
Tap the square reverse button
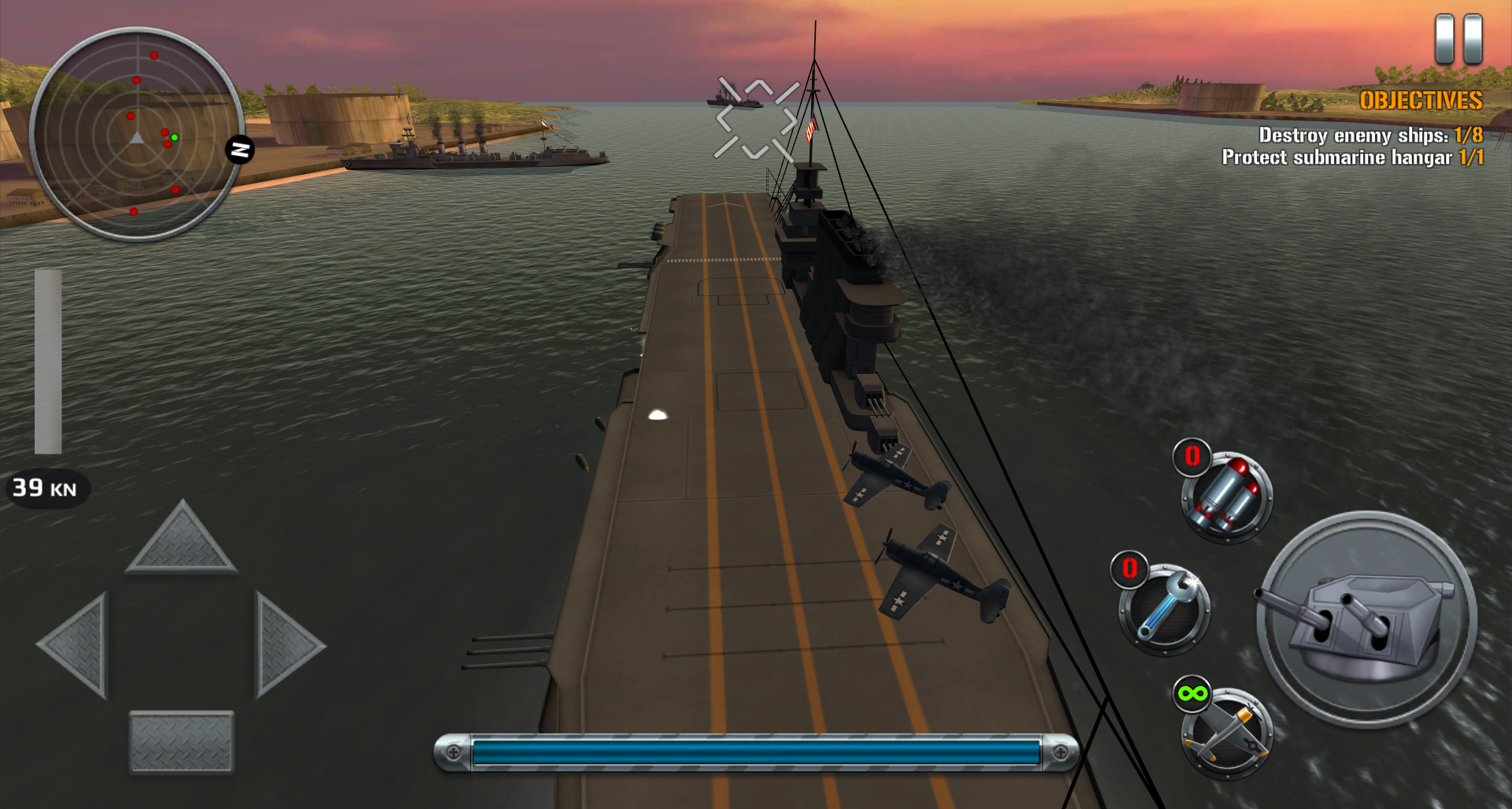181,741
